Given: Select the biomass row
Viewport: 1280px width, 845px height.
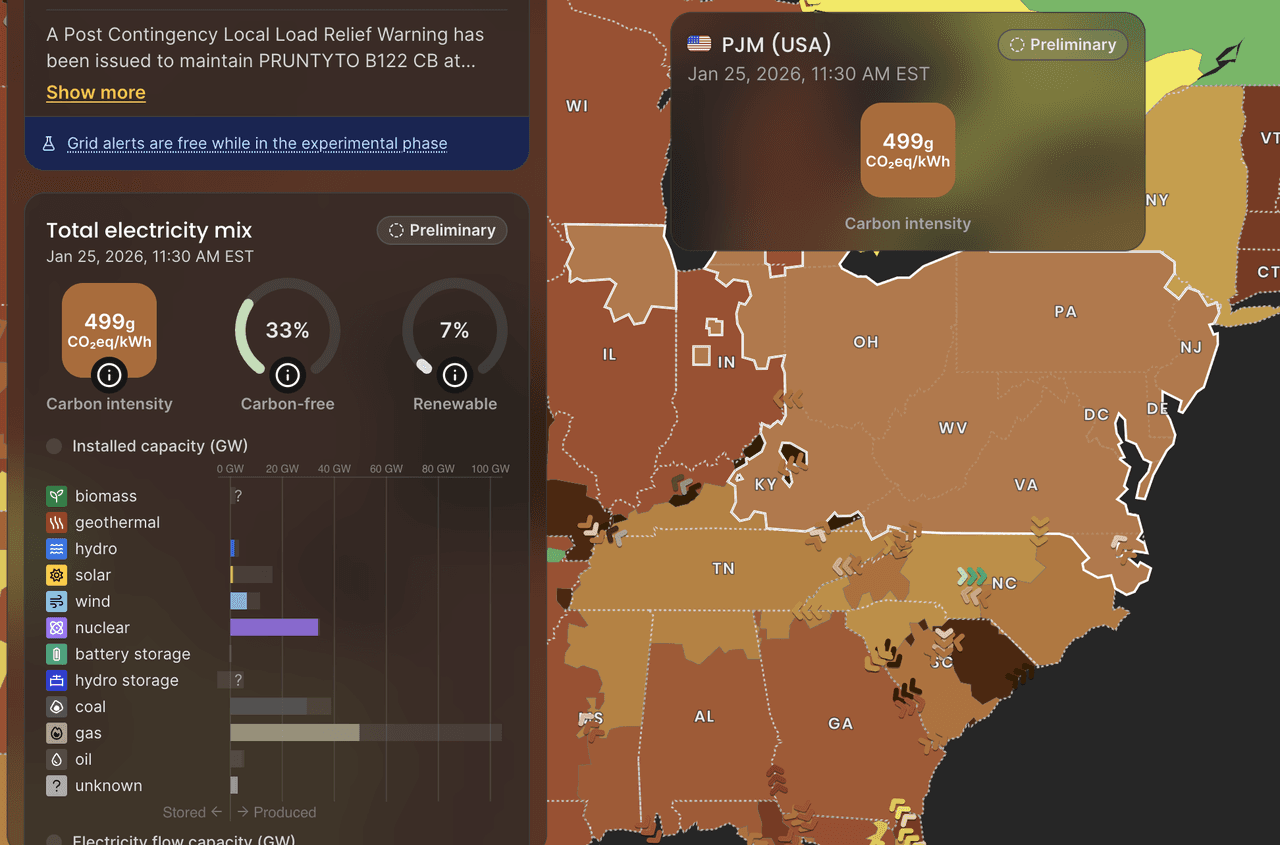Looking at the screenshot, I should click(x=105, y=496).
